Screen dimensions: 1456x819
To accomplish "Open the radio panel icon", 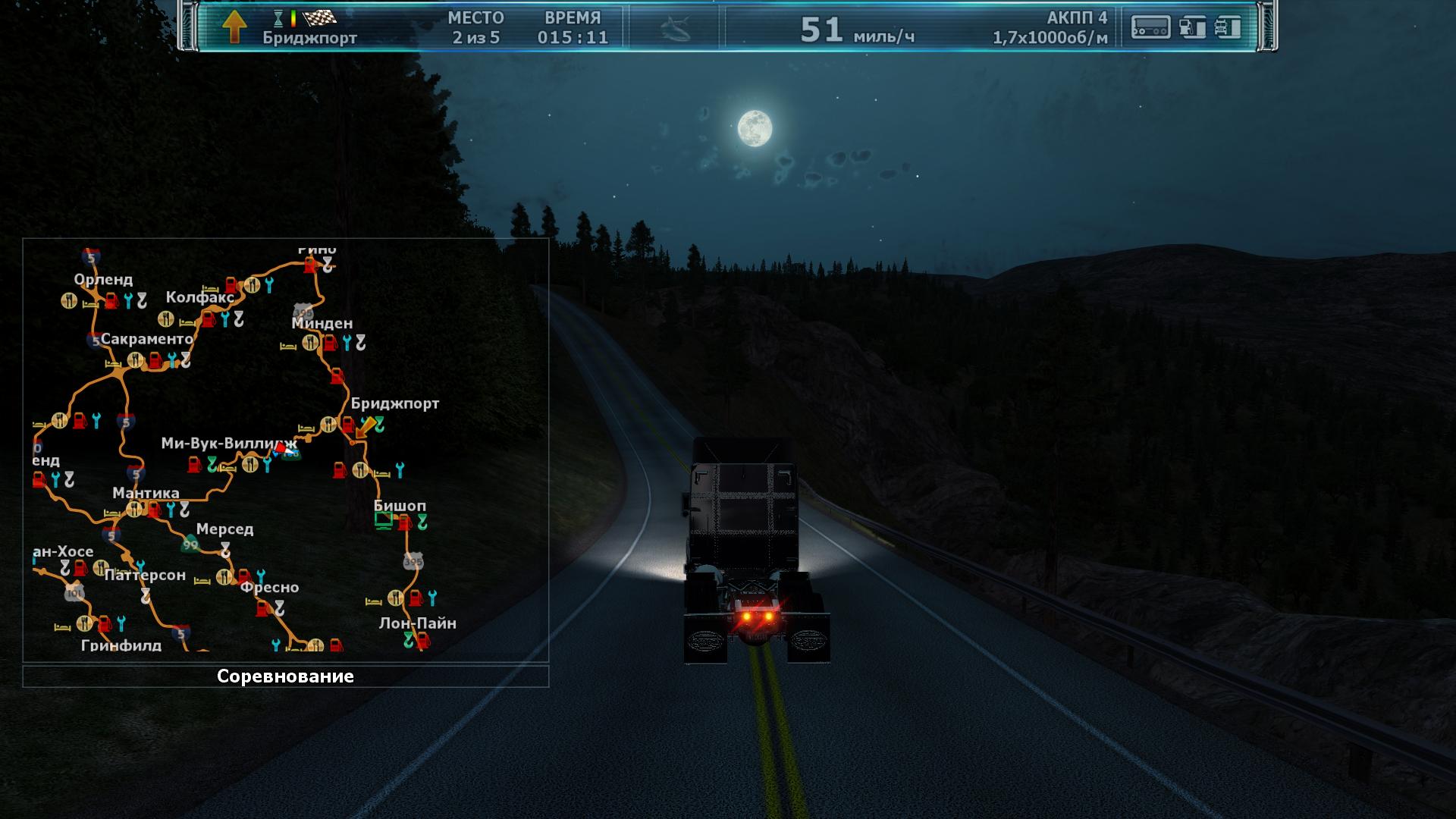I will pyautogui.click(x=1150, y=27).
